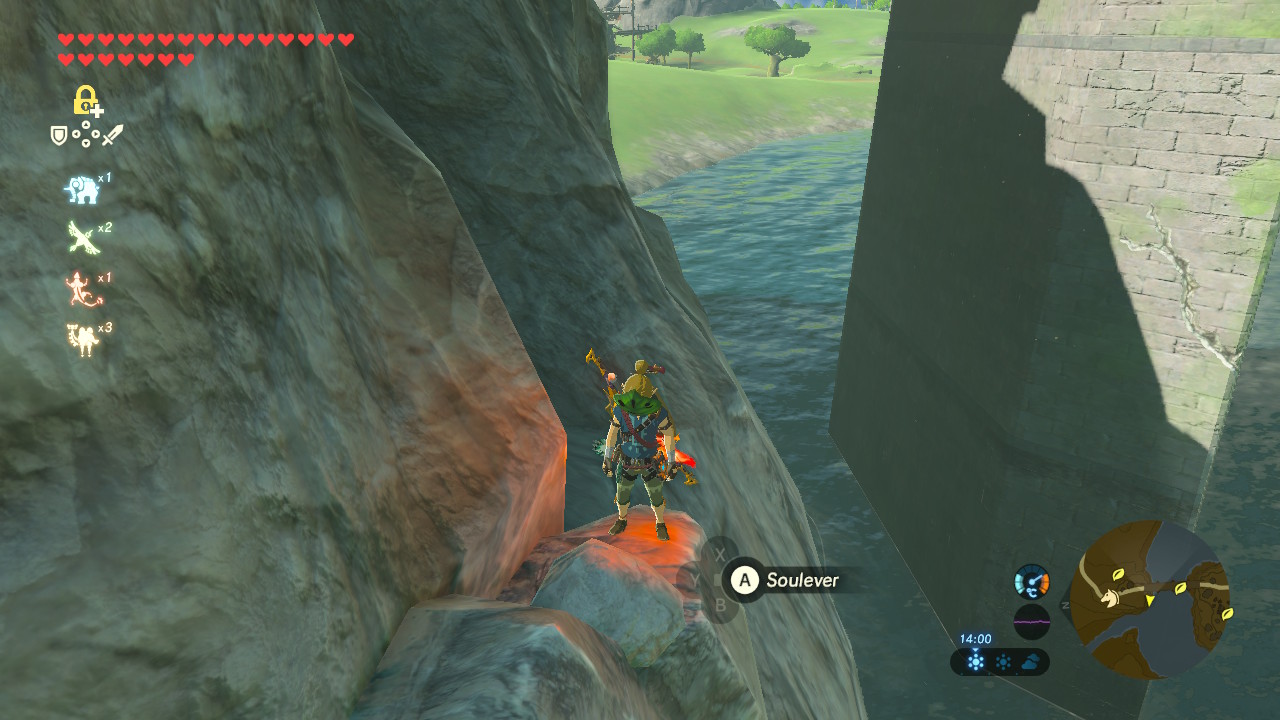
Task: Open the shield quick-select icon
Action: (x=59, y=135)
